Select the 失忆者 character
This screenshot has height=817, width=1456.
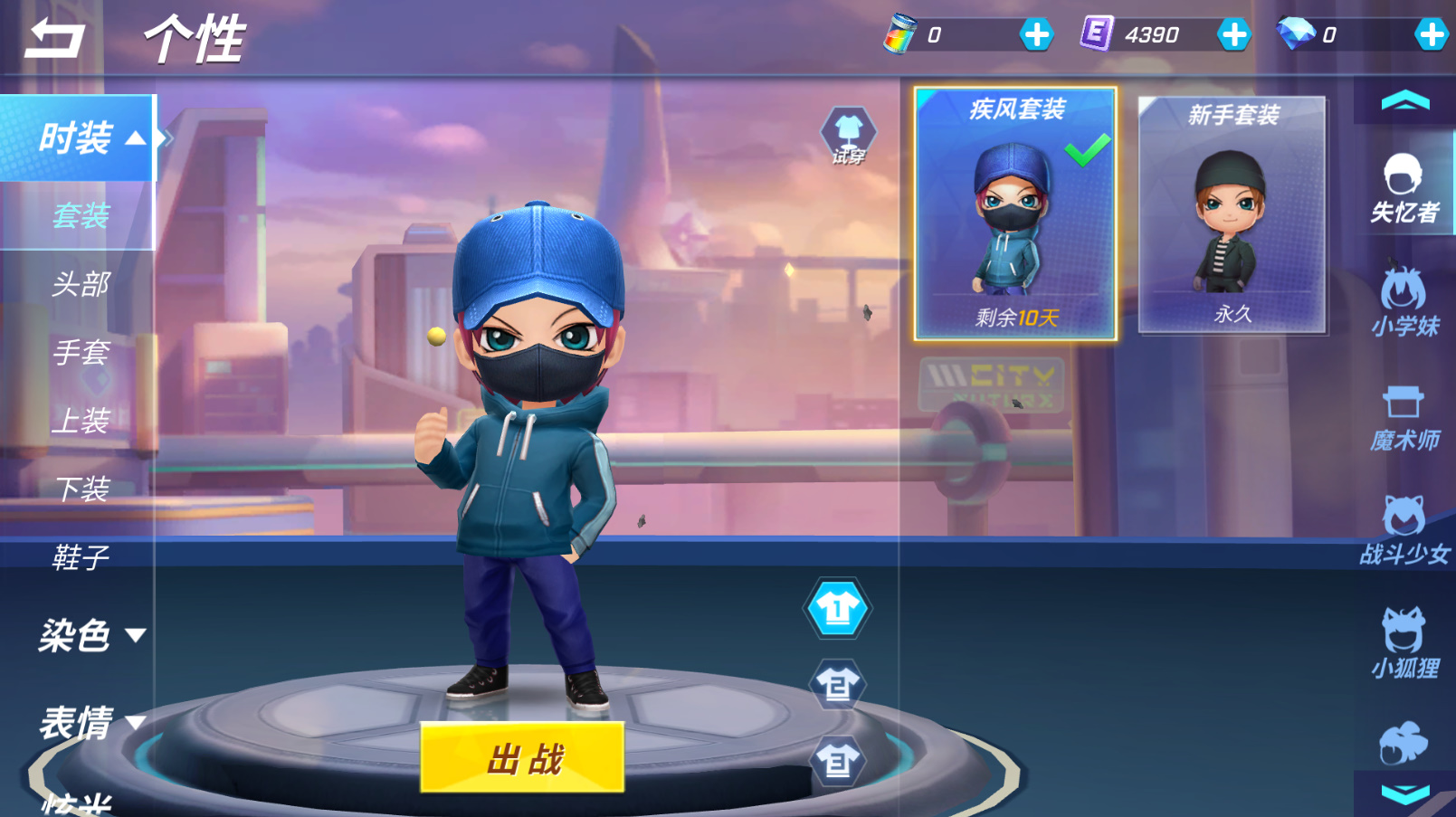click(1404, 189)
